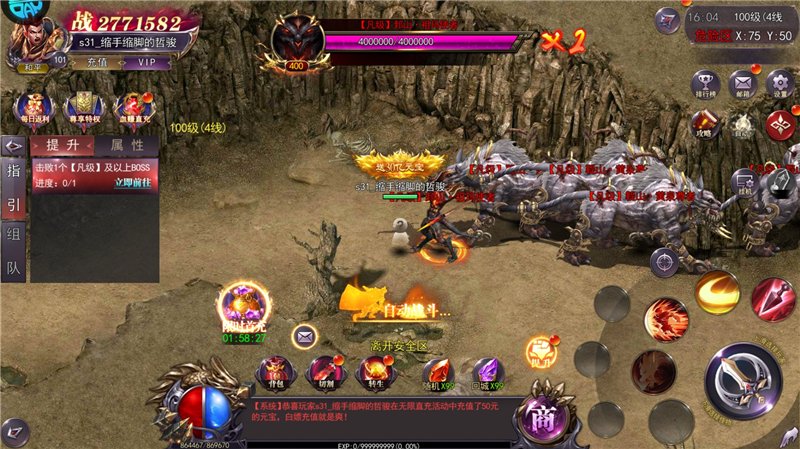This screenshot has width=800, height=449.
Task: Open the VIP menu
Action: 146,62
